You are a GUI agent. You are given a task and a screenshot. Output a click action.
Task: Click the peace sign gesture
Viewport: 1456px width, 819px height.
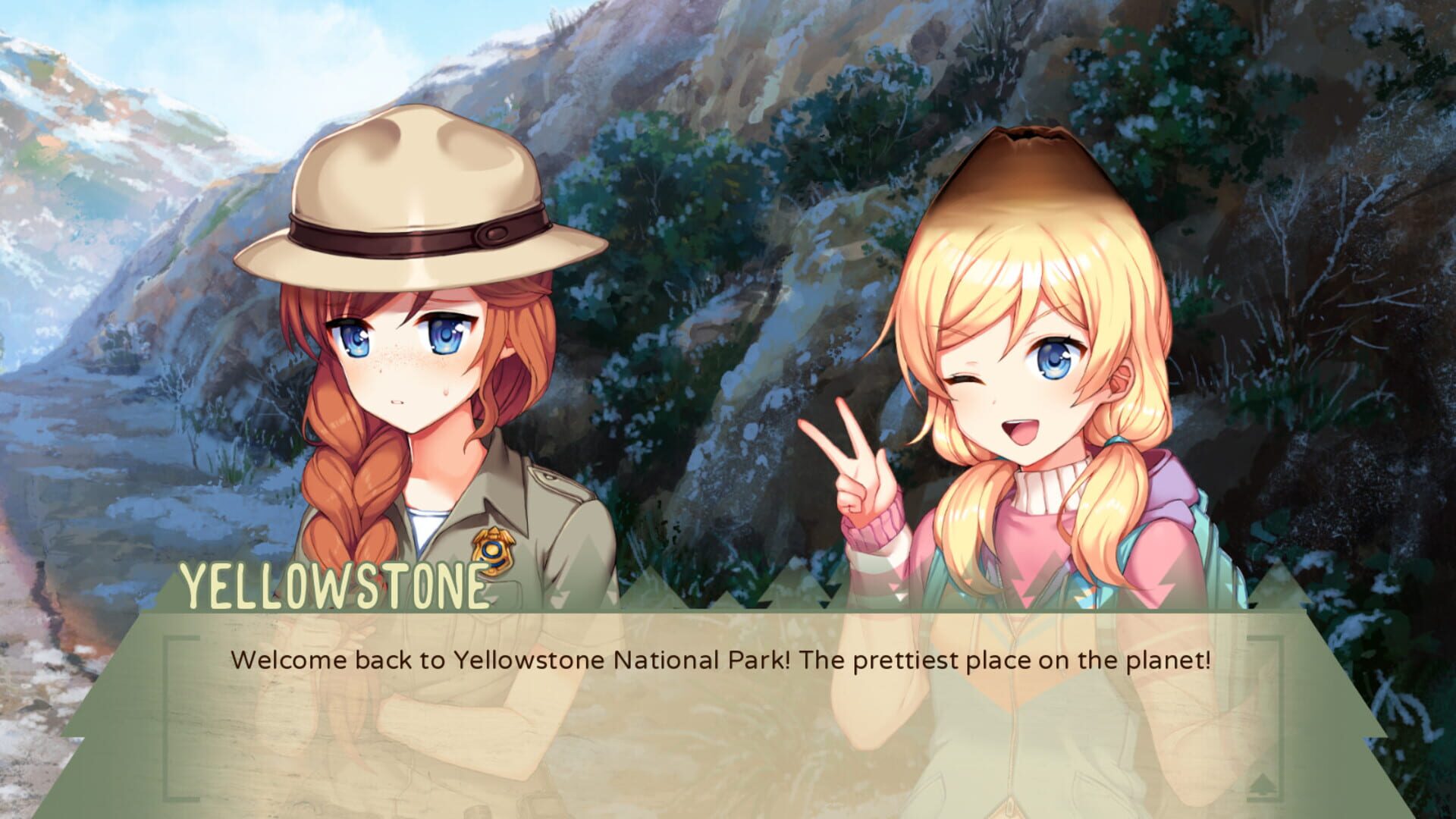tap(857, 455)
